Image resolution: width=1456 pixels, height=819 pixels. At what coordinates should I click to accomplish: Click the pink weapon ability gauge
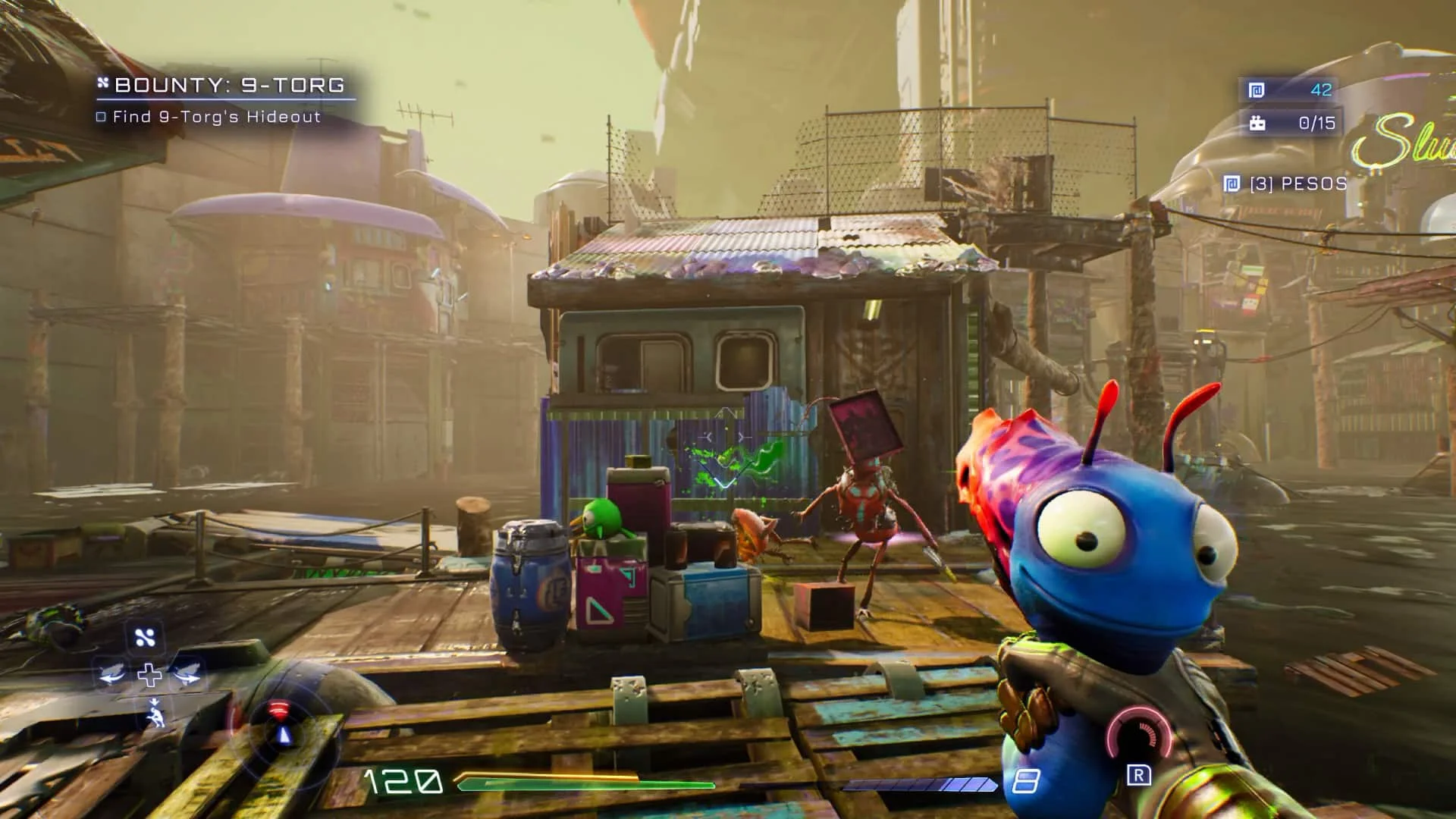(1137, 734)
